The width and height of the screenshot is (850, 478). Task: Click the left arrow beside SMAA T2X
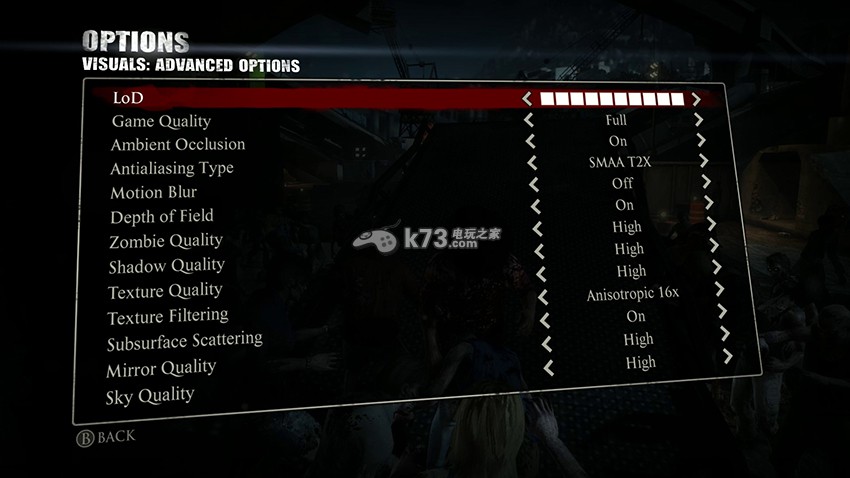coord(532,162)
